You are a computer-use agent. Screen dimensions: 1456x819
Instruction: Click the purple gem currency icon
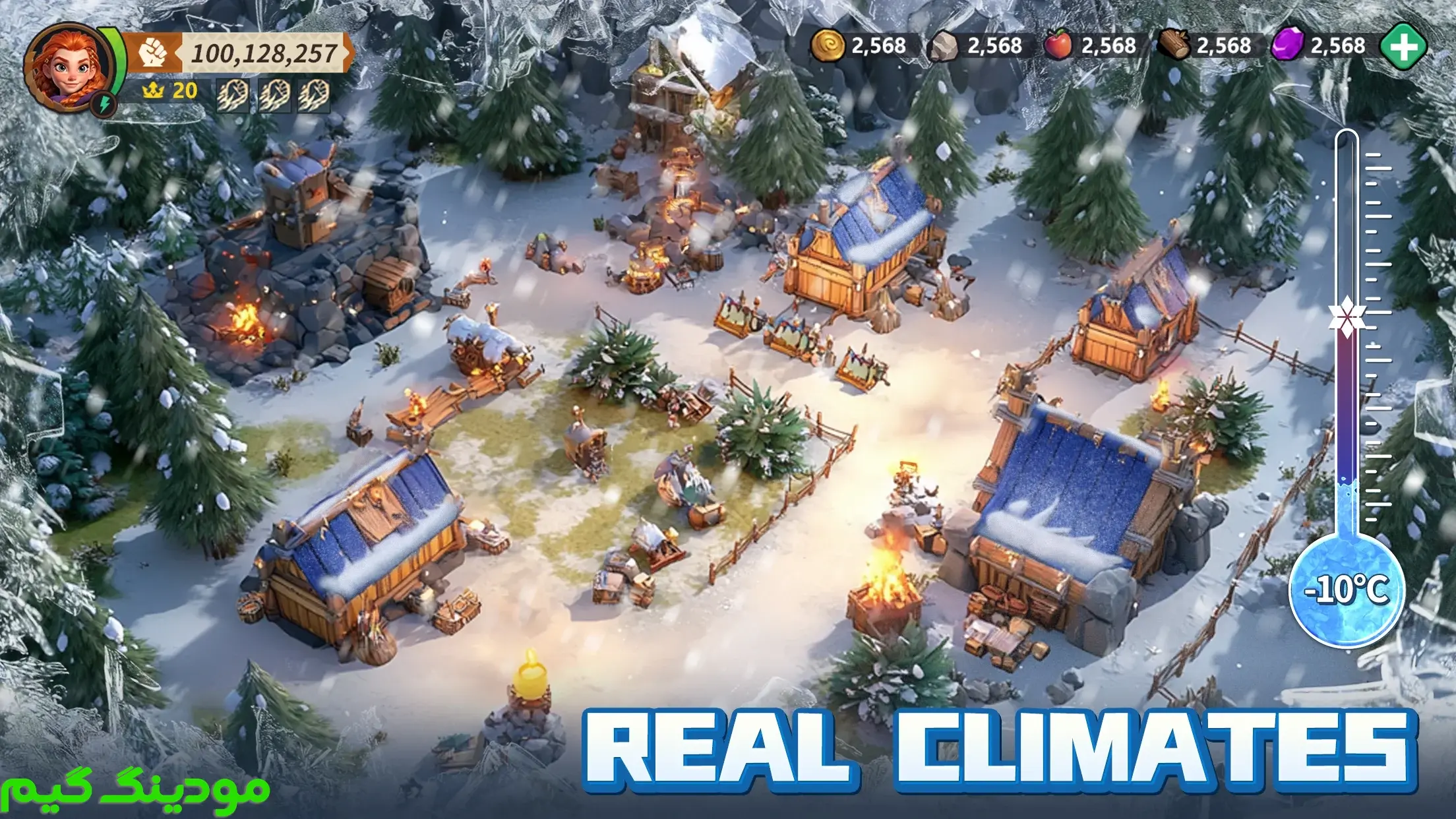click(x=1287, y=45)
